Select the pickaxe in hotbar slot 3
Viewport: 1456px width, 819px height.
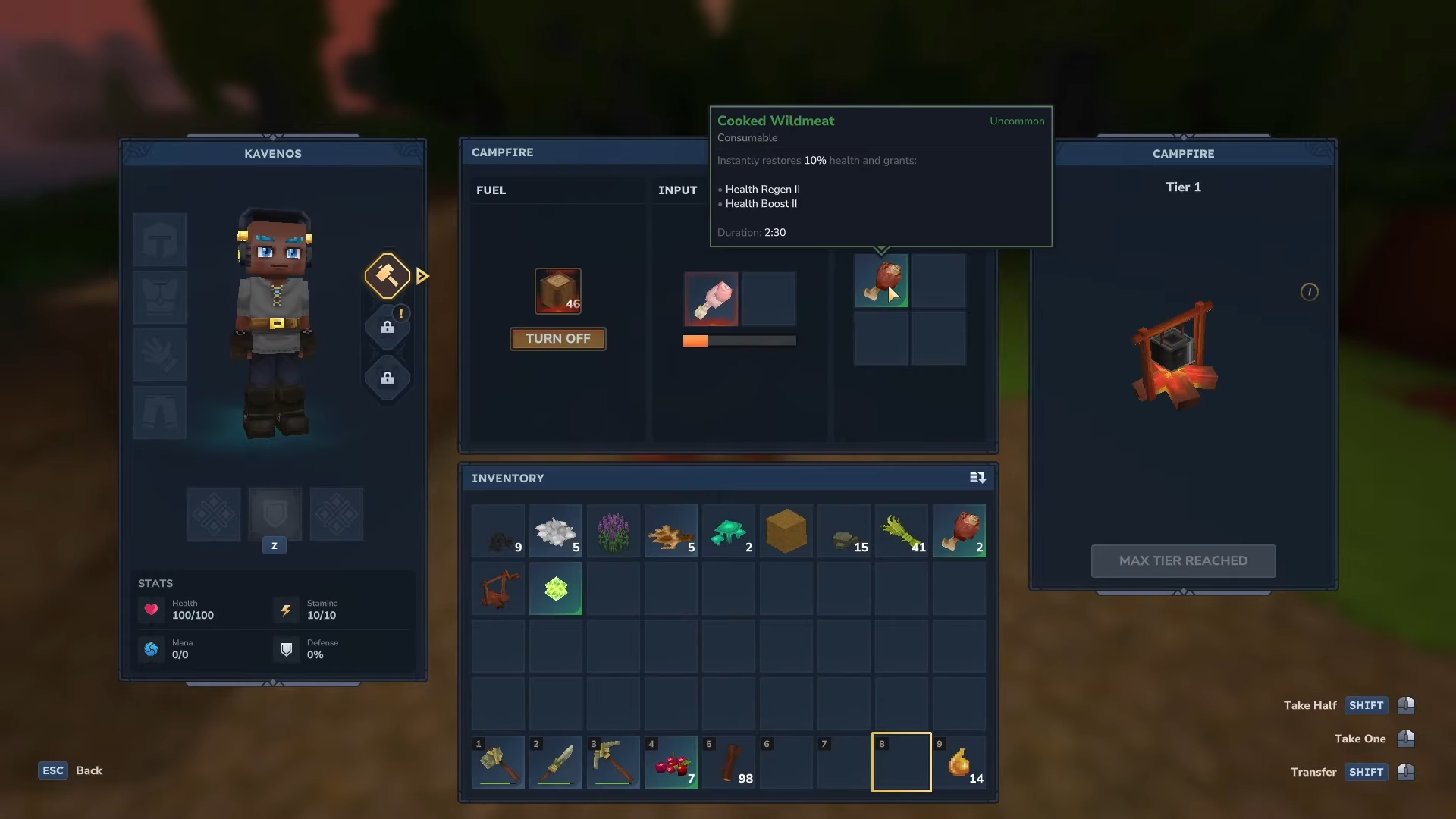pos(613,762)
